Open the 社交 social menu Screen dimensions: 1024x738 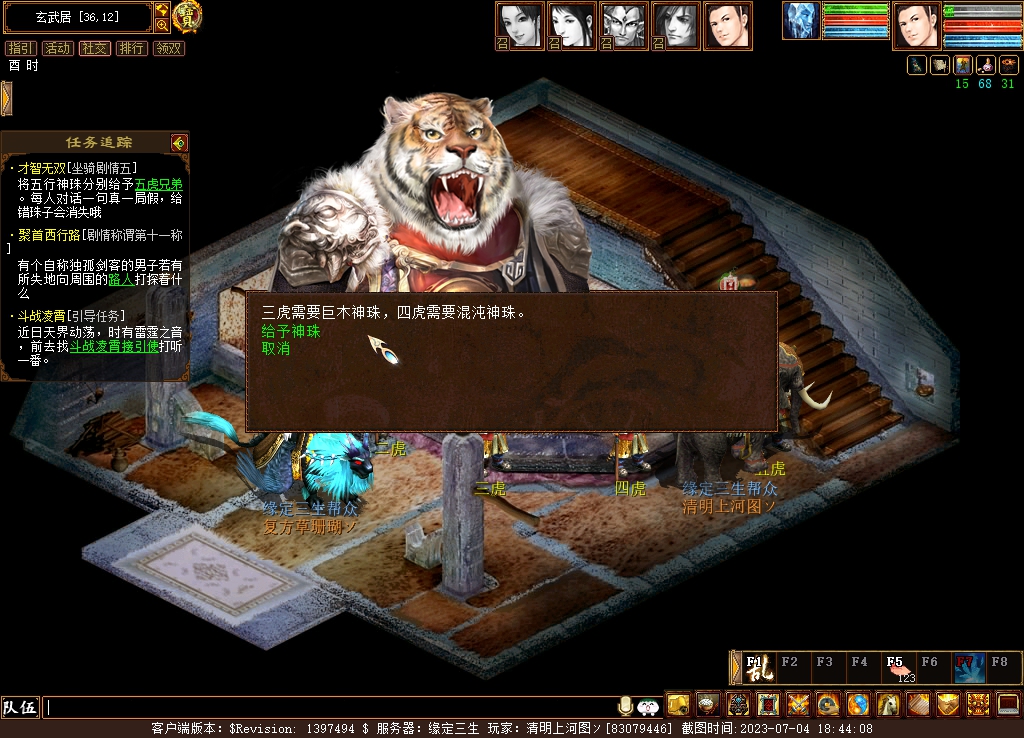point(95,48)
